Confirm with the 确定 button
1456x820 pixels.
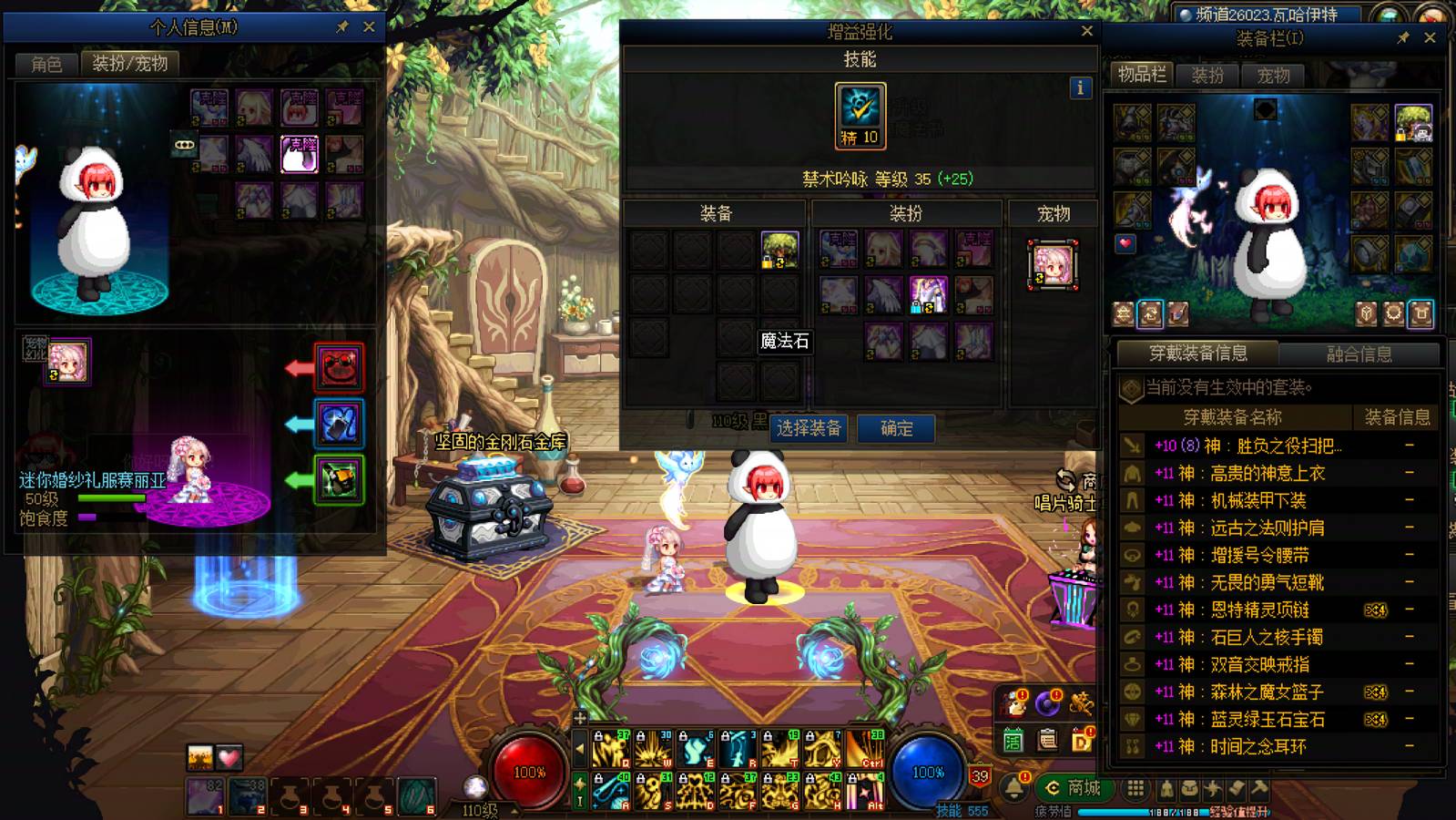pos(896,428)
